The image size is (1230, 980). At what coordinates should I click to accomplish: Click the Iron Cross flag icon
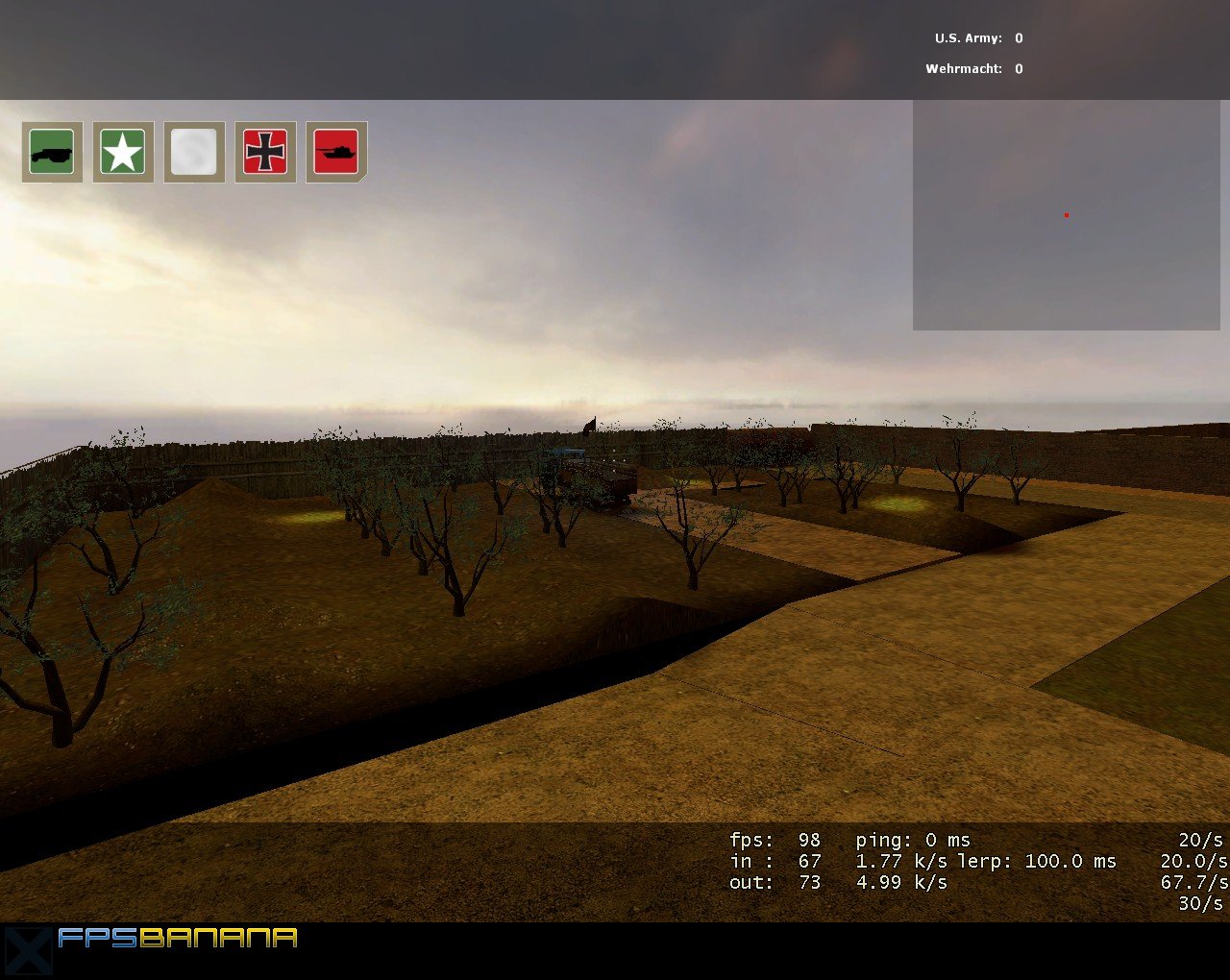tap(264, 151)
